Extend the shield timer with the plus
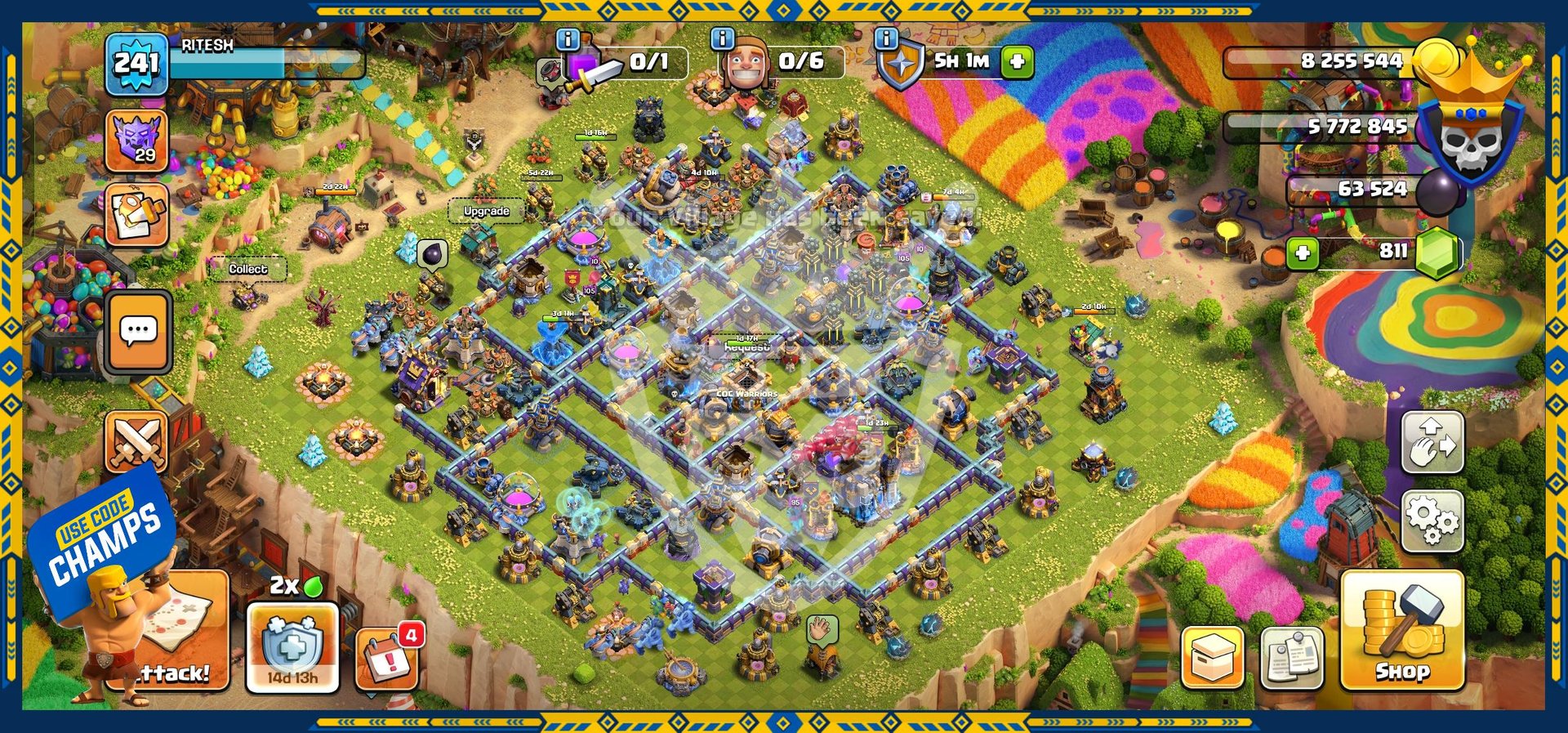 [x=1018, y=61]
